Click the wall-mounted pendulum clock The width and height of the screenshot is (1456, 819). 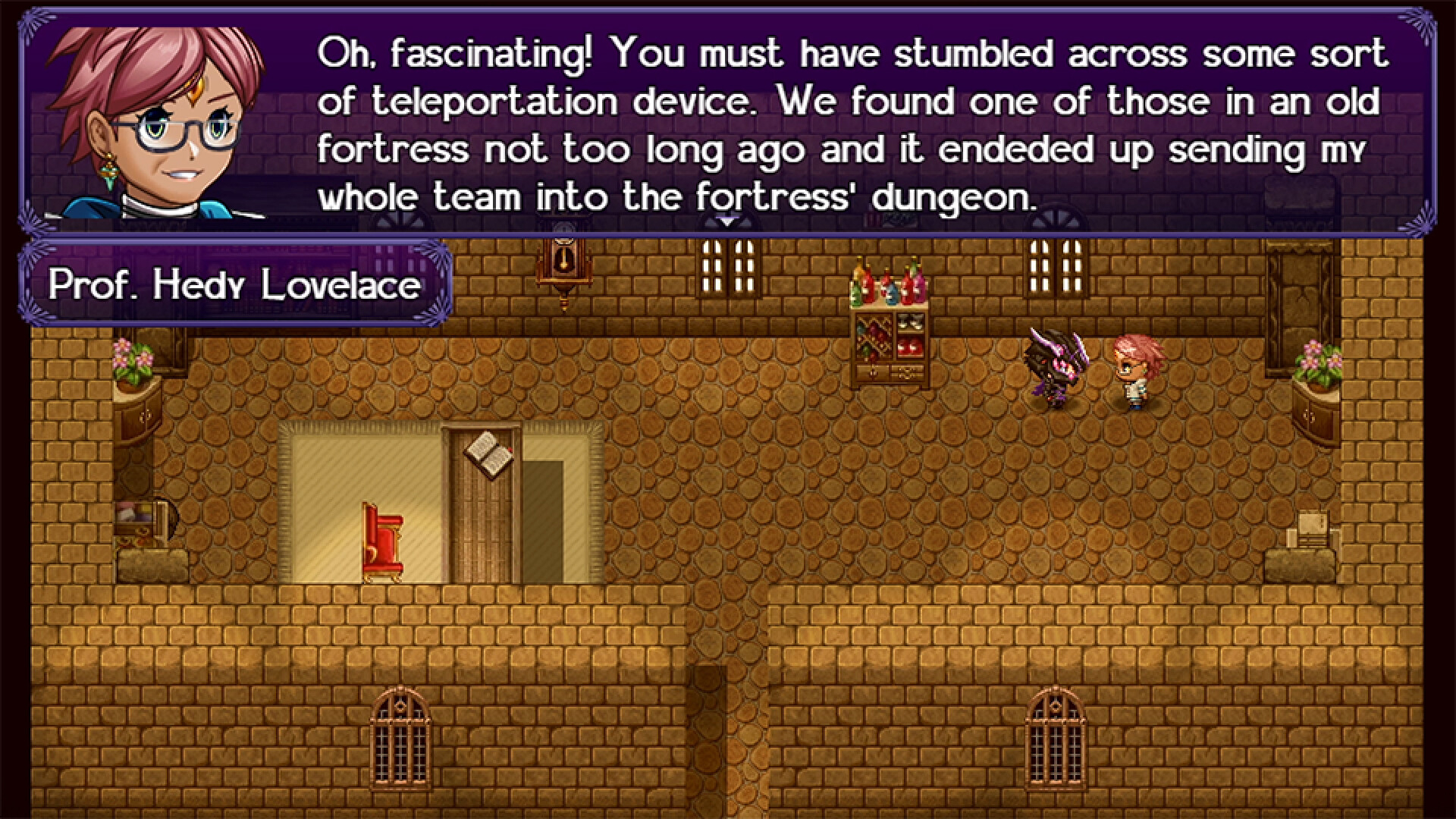[x=563, y=269]
